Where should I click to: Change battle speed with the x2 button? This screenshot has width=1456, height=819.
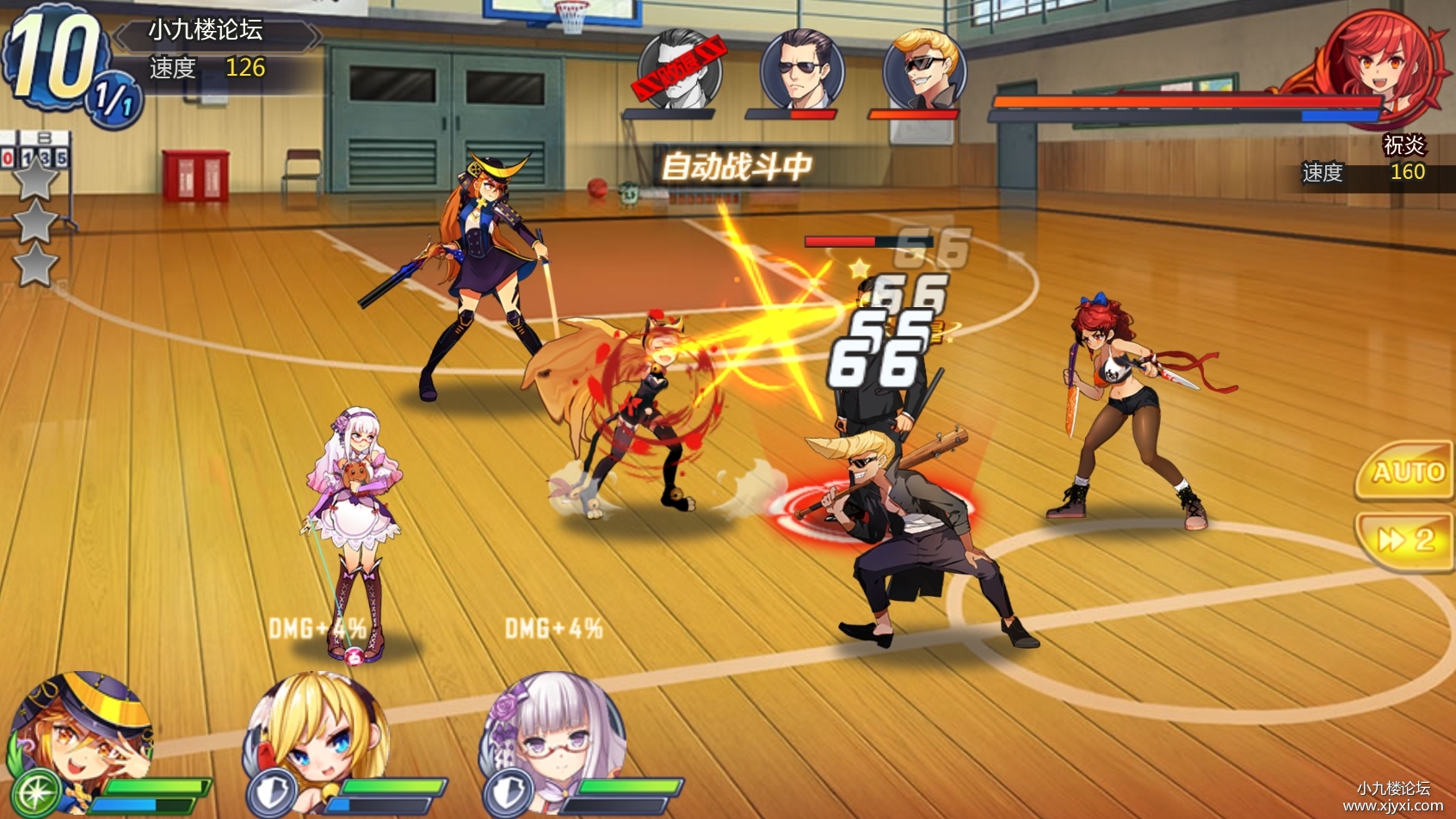coord(1406,540)
